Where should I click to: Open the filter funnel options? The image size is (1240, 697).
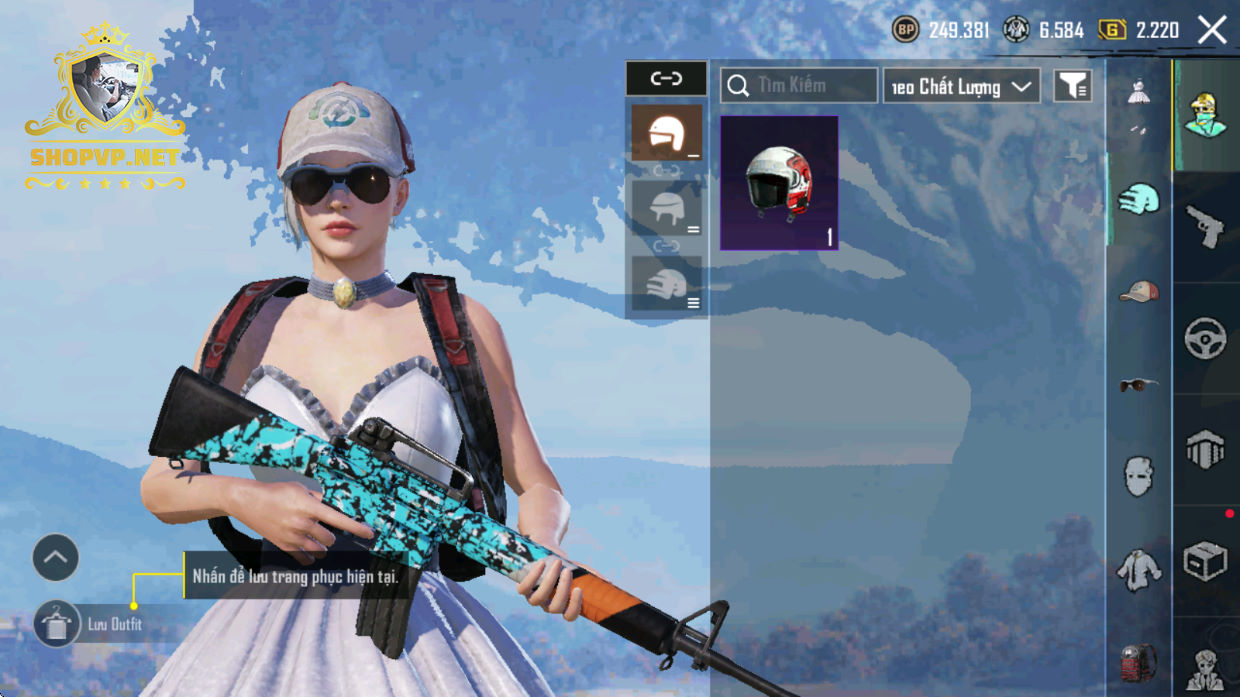1072,87
